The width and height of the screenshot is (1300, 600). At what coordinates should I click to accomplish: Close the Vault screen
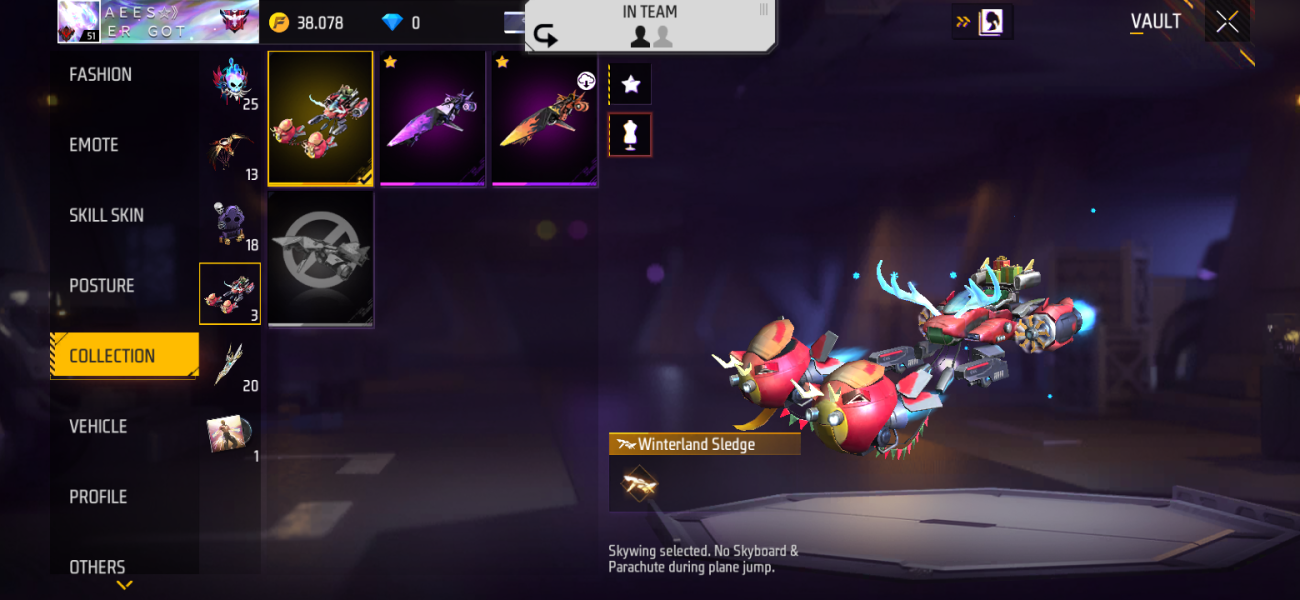[1227, 22]
